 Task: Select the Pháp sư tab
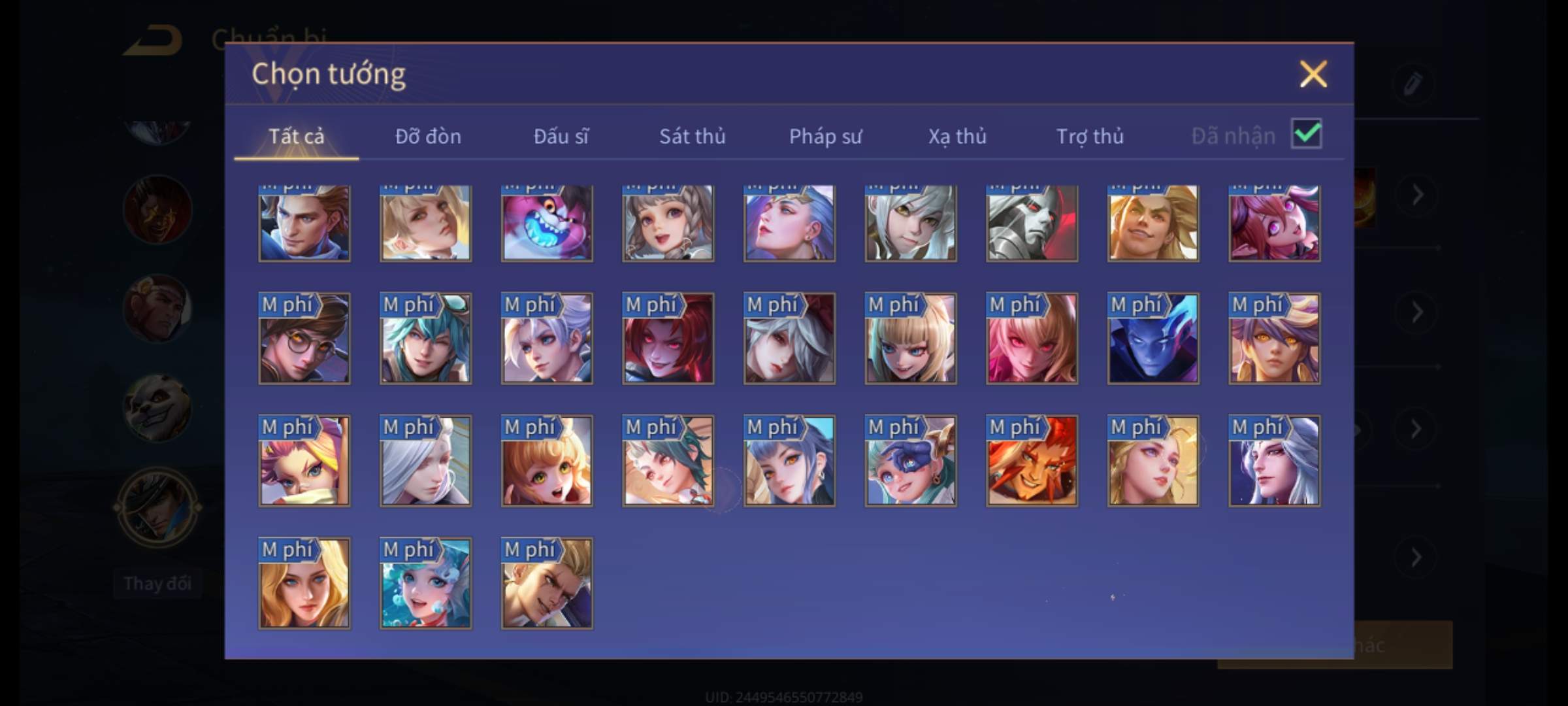pos(825,136)
